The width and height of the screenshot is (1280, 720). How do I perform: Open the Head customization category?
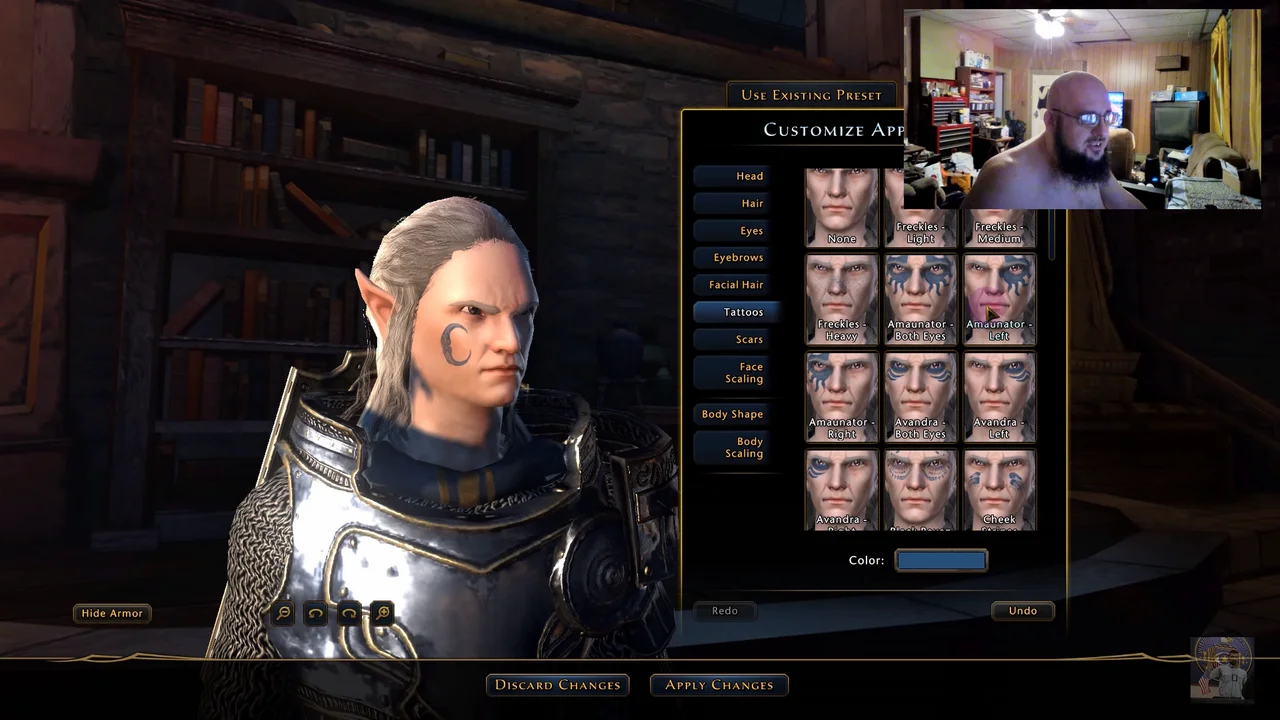(x=737, y=176)
